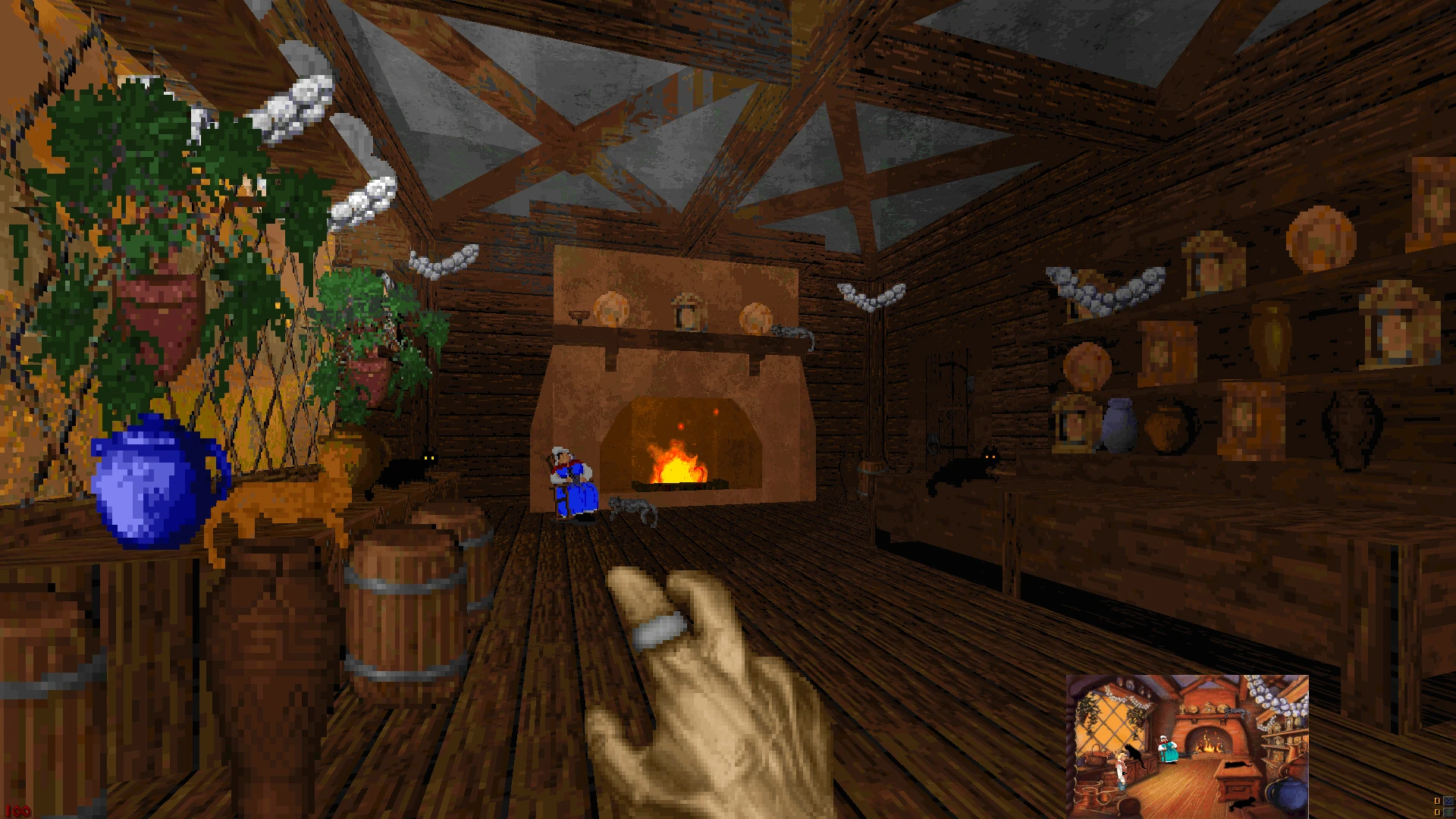Viewport: 1456px width, 819px height.
Task: Click the green key HUD icon
Action: click(1448, 812)
